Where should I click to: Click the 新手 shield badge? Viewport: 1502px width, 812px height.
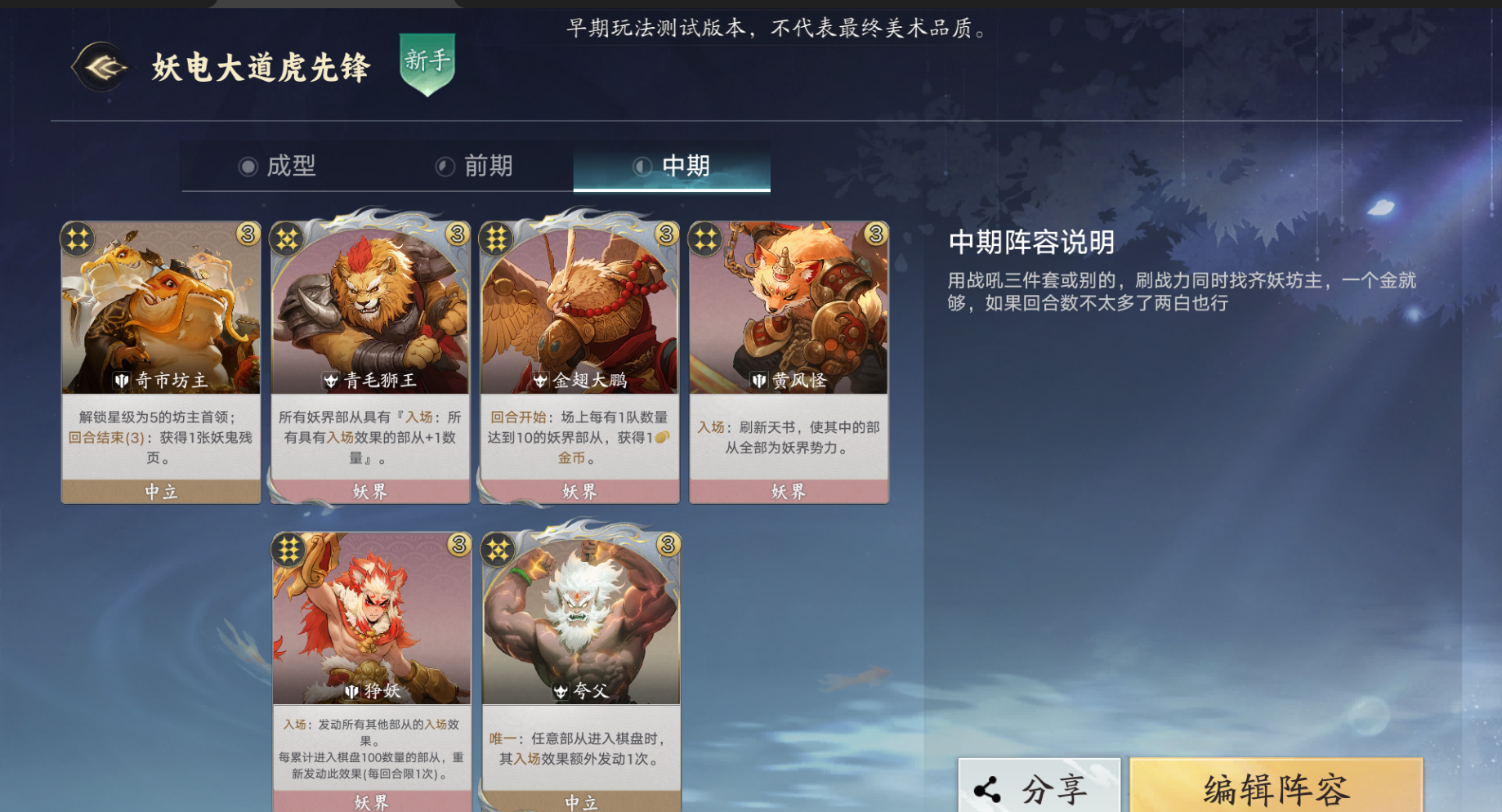pyautogui.click(x=426, y=67)
